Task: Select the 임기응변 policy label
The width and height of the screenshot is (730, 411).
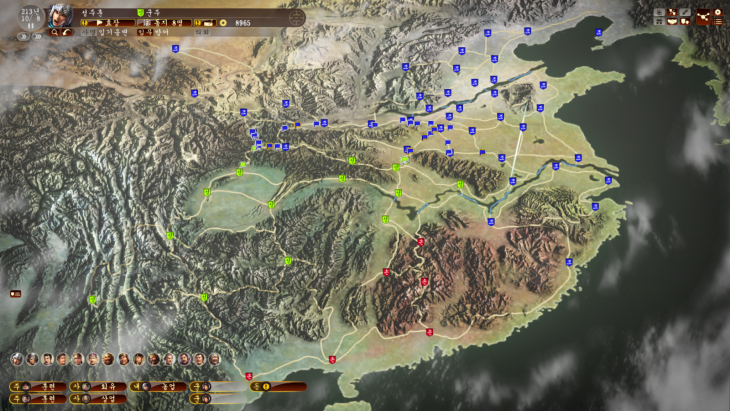Action: point(111,32)
